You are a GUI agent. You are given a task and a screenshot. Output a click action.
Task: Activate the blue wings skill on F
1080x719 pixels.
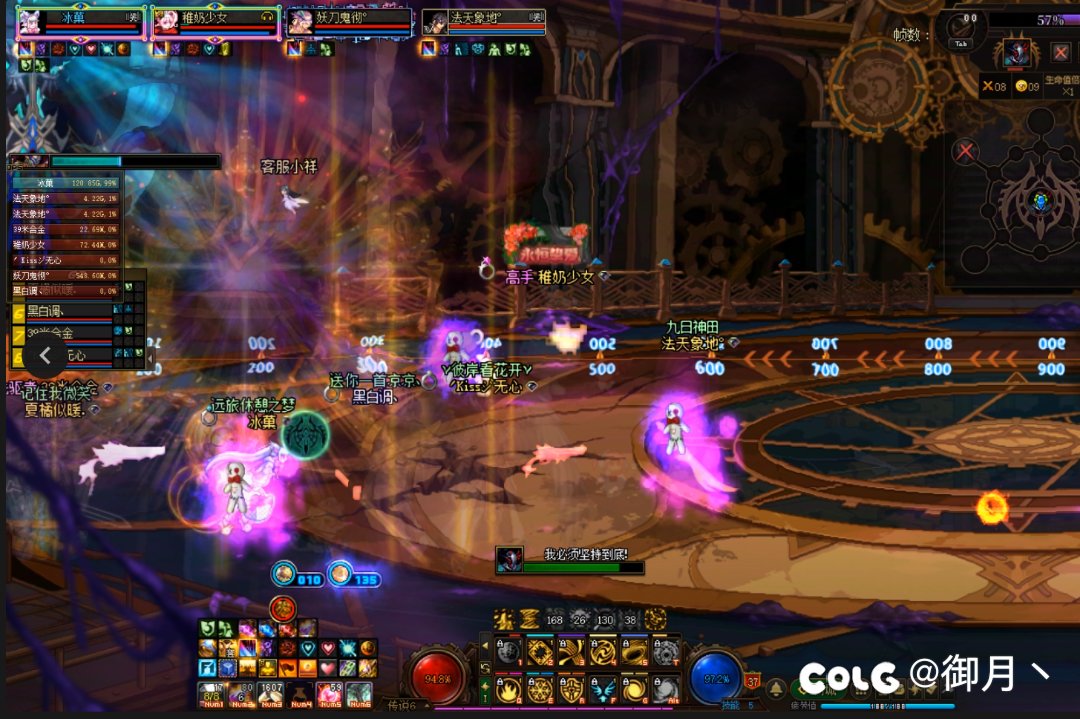tap(603, 689)
